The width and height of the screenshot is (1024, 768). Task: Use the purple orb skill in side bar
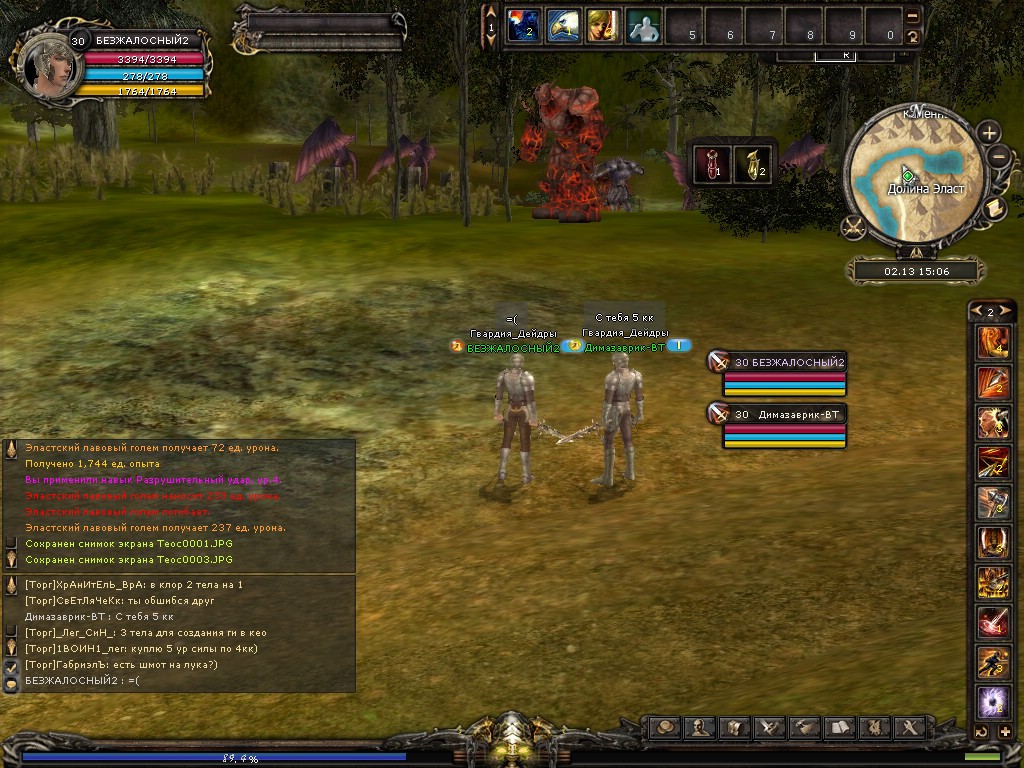pyautogui.click(x=993, y=702)
